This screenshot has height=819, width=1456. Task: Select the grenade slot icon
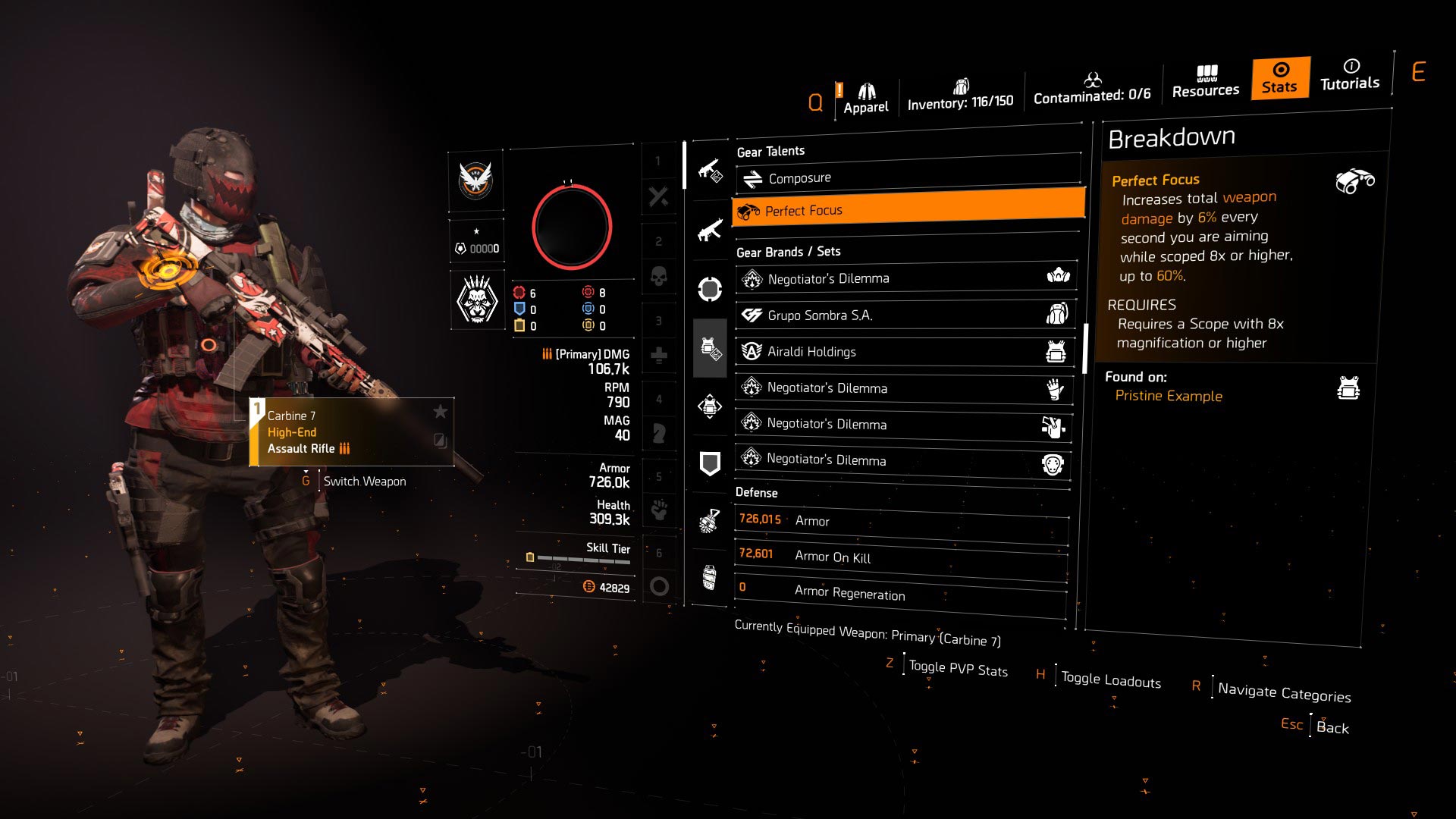[709, 519]
